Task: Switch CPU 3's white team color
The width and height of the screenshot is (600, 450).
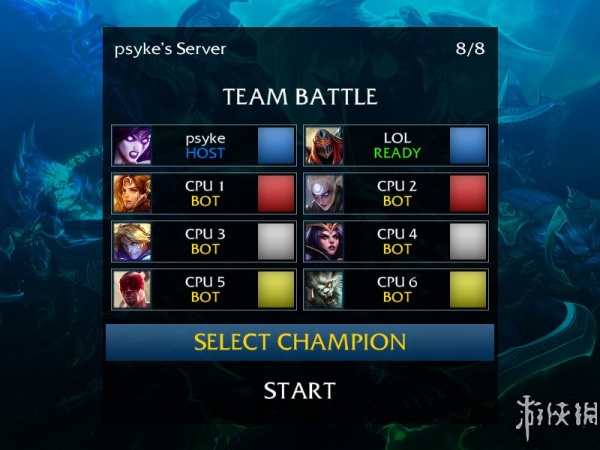Action: [x=276, y=241]
